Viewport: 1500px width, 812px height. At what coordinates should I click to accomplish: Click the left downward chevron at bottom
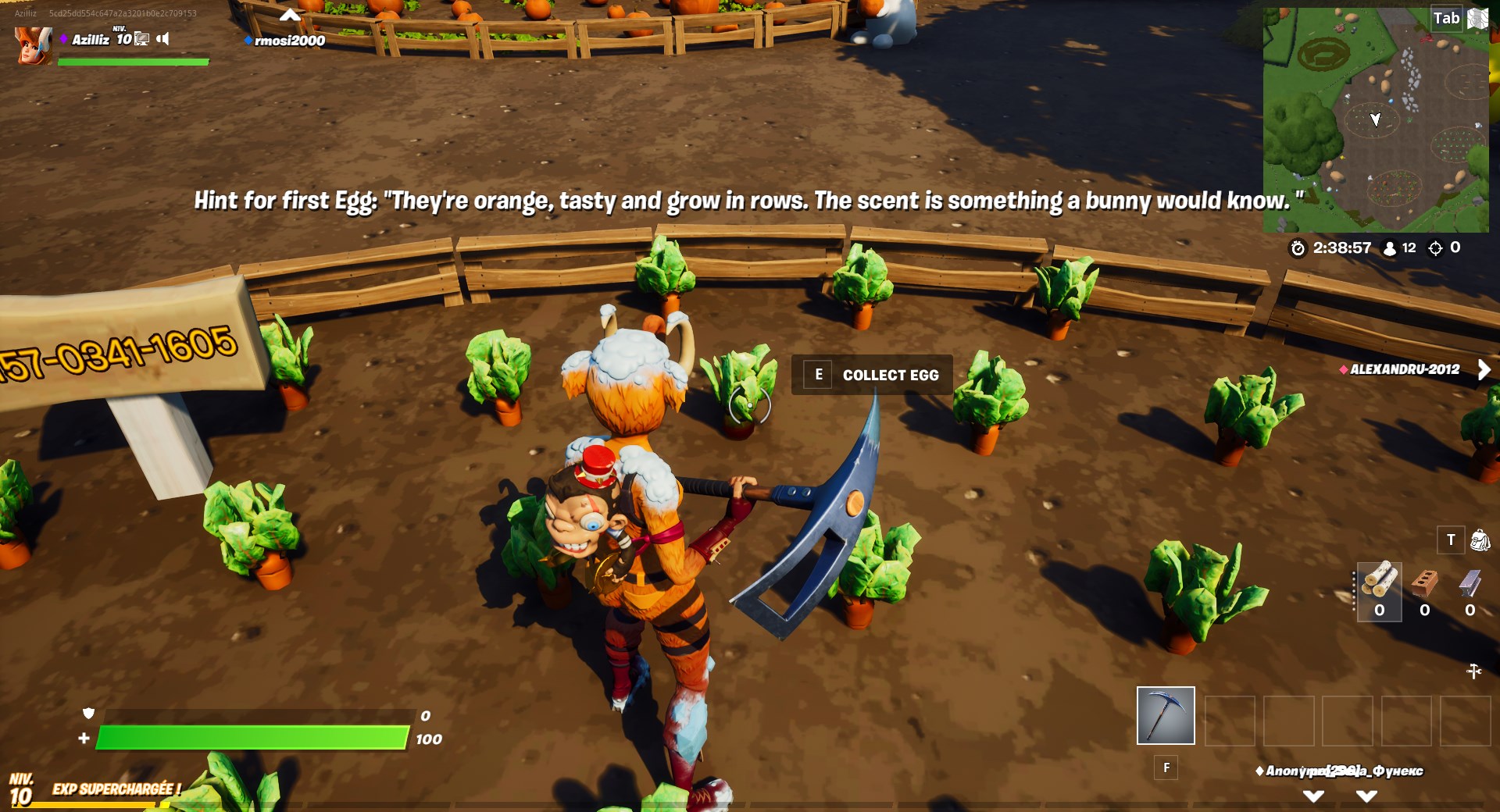click(1312, 796)
